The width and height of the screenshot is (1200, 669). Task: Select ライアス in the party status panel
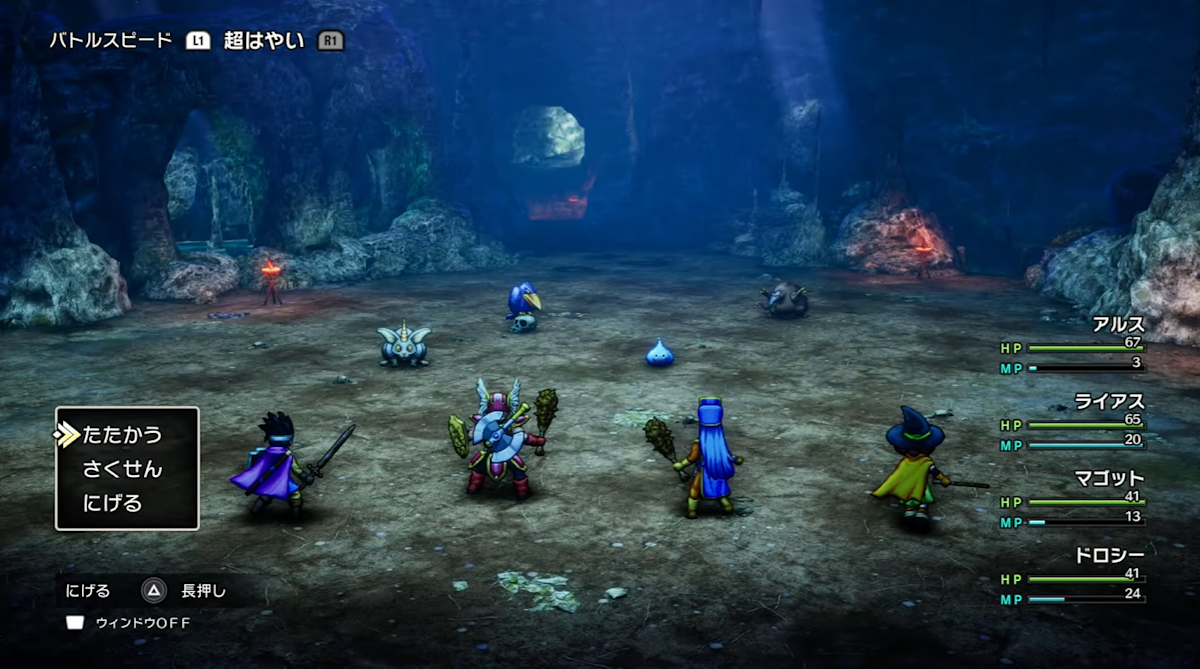pyautogui.click(x=1109, y=402)
